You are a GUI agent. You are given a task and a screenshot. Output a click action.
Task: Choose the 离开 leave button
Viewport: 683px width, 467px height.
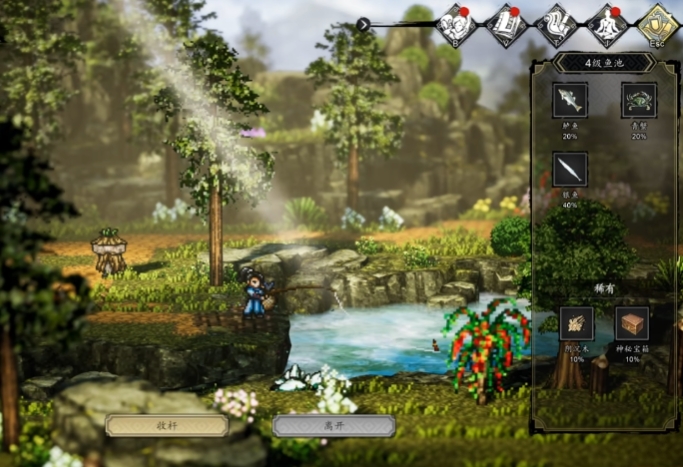point(333,425)
